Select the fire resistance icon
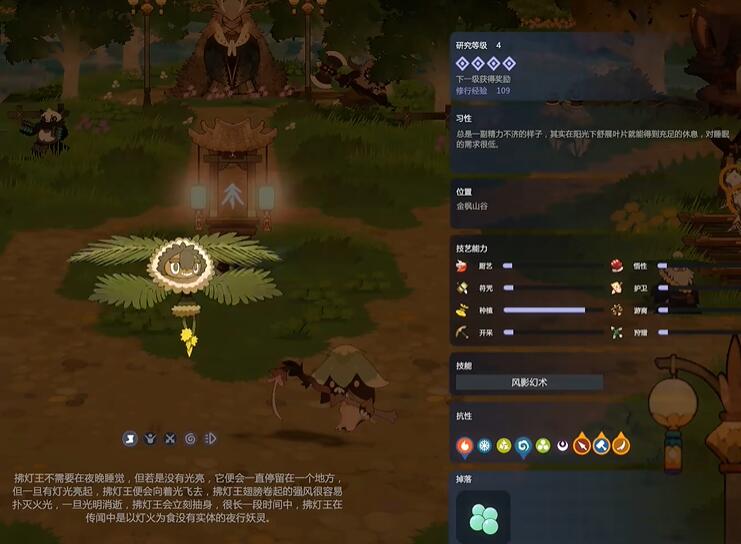The width and height of the screenshot is (741, 544). 465,445
